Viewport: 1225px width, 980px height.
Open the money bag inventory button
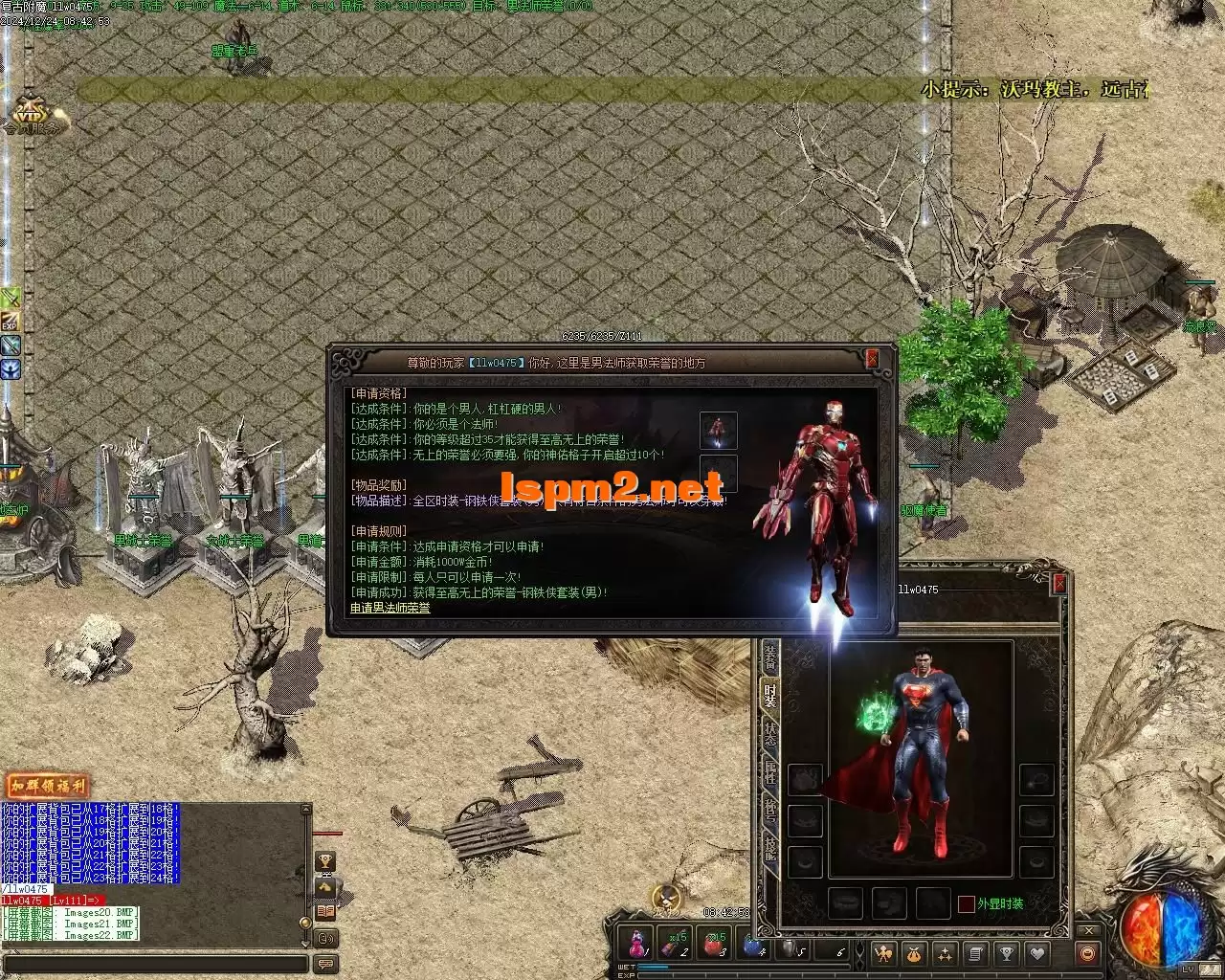(x=914, y=953)
